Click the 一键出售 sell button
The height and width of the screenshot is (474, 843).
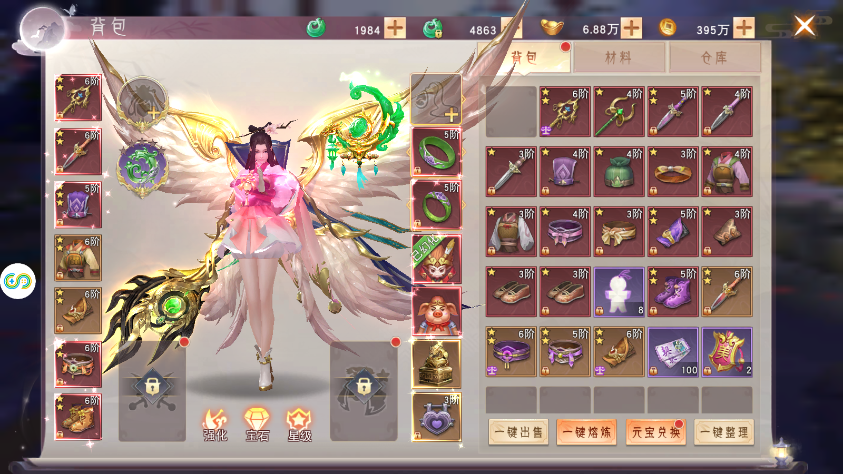click(x=518, y=432)
